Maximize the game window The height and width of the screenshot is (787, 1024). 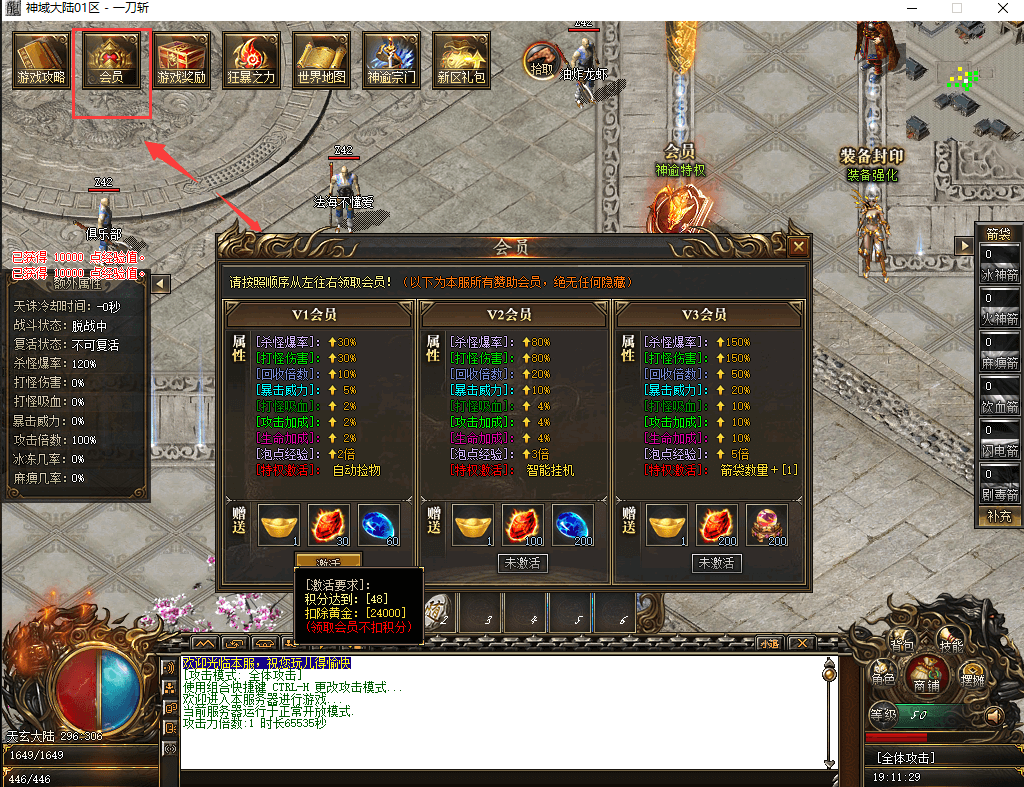pyautogui.click(x=956, y=8)
